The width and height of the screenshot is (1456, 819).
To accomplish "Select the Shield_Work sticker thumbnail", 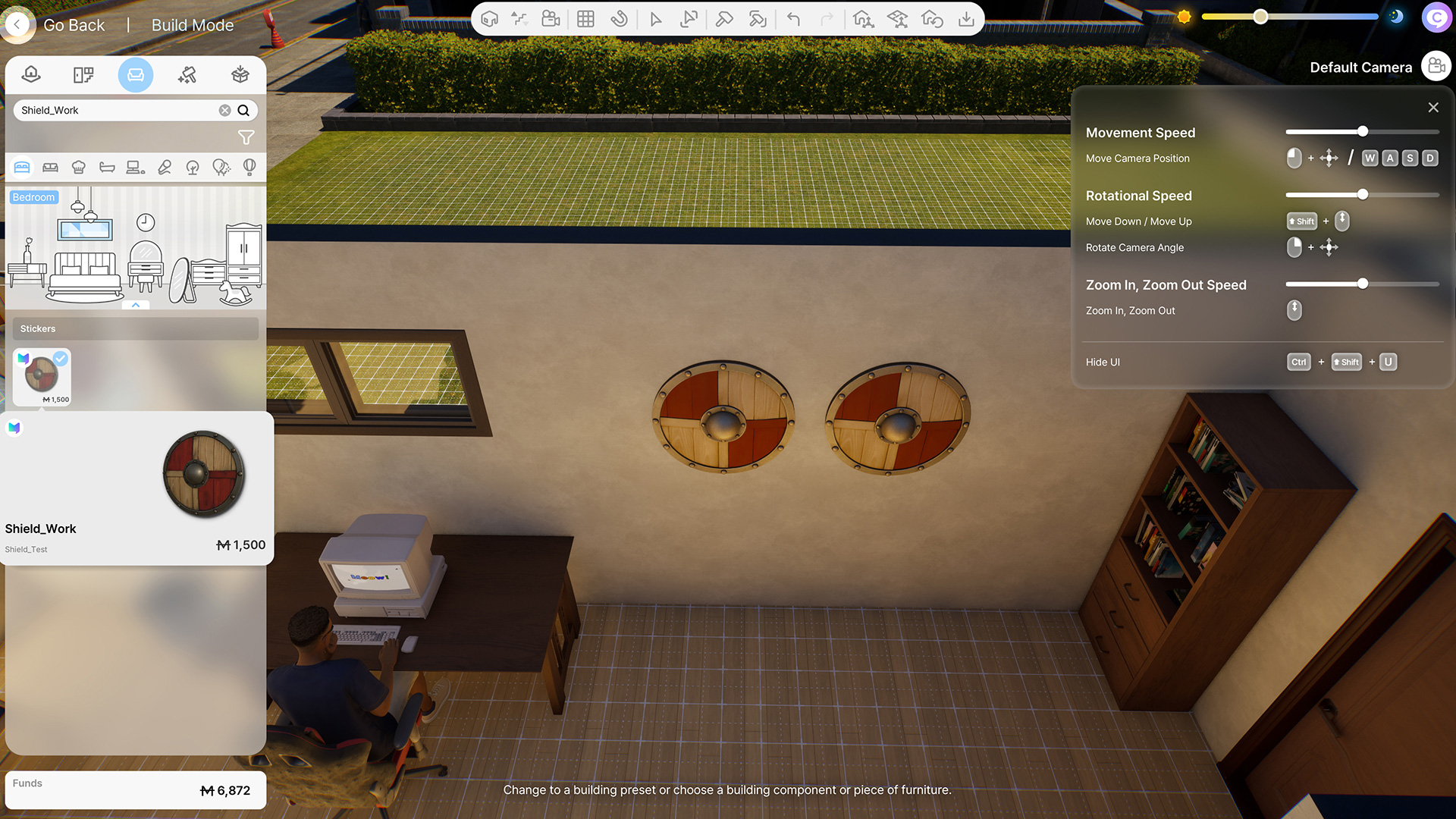I will (42, 377).
